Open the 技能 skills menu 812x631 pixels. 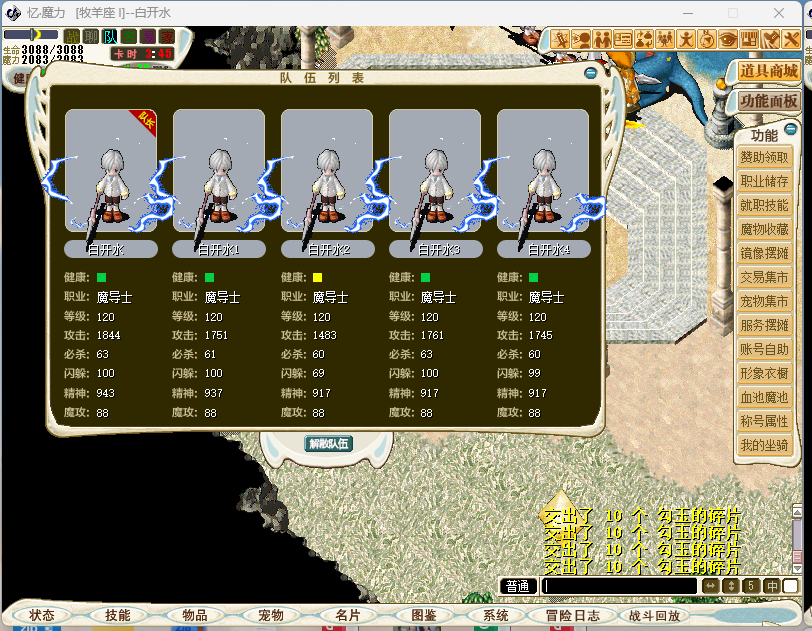(118, 615)
